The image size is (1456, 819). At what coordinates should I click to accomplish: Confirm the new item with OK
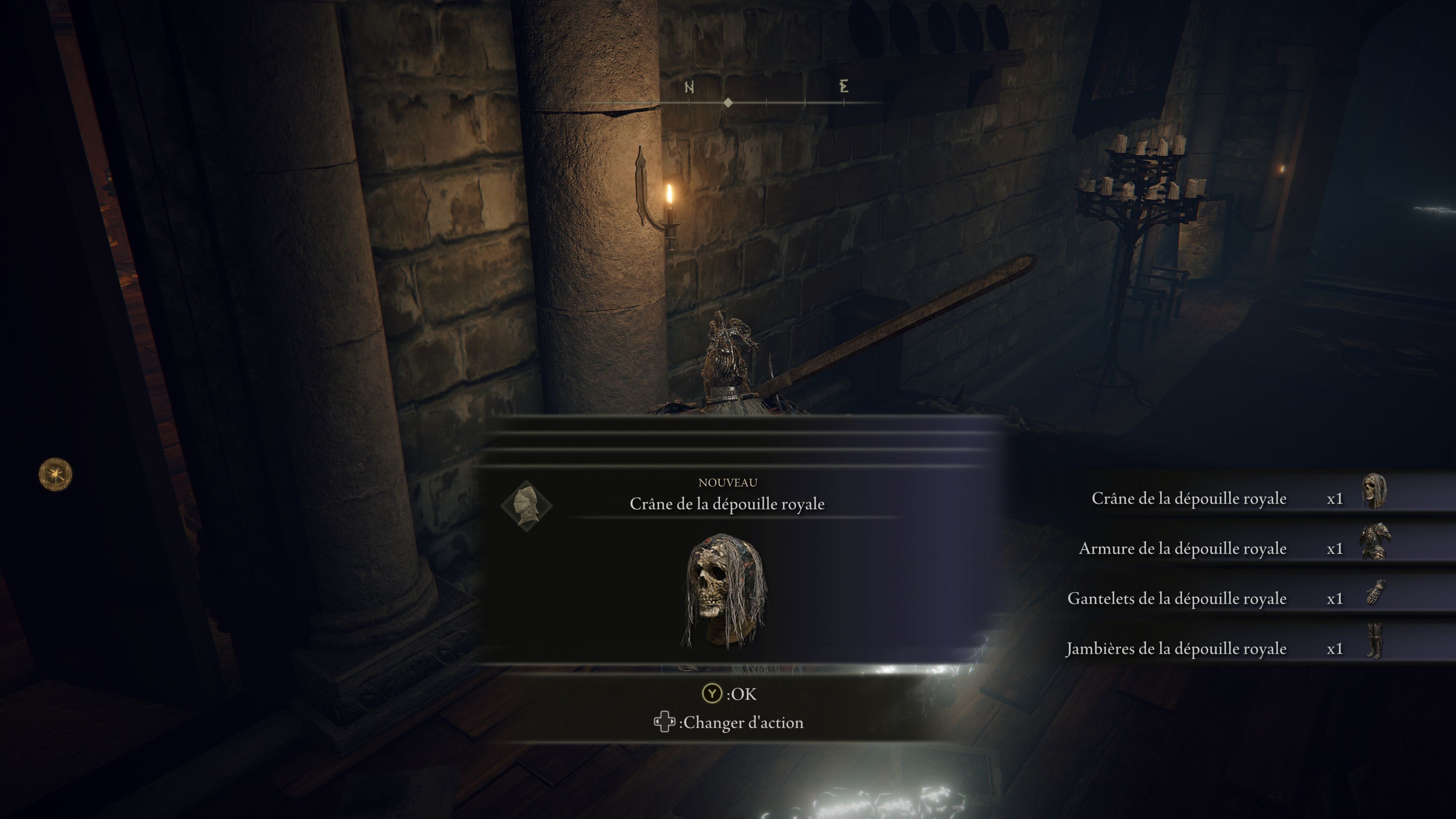tap(729, 693)
